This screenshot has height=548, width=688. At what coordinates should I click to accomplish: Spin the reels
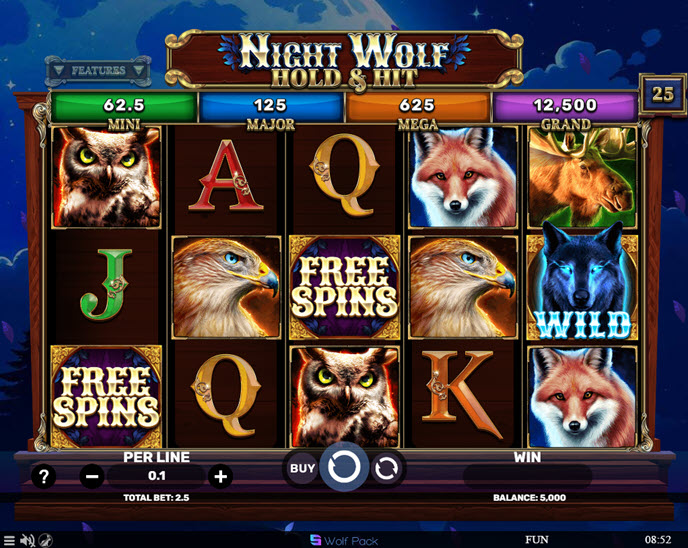pos(344,467)
